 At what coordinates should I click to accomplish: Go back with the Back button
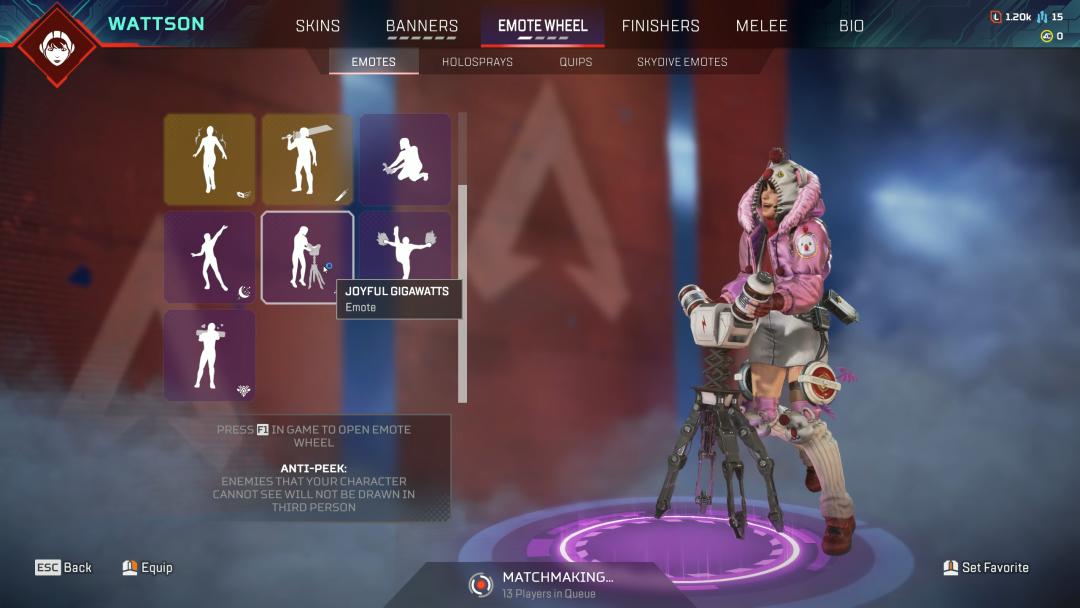(64, 568)
